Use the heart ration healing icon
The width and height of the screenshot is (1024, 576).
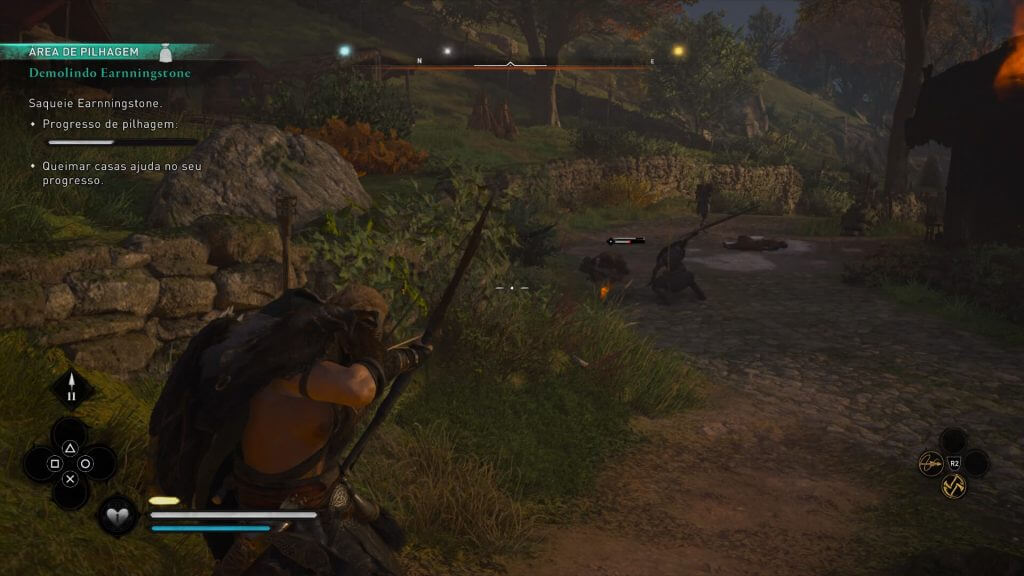click(117, 515)
